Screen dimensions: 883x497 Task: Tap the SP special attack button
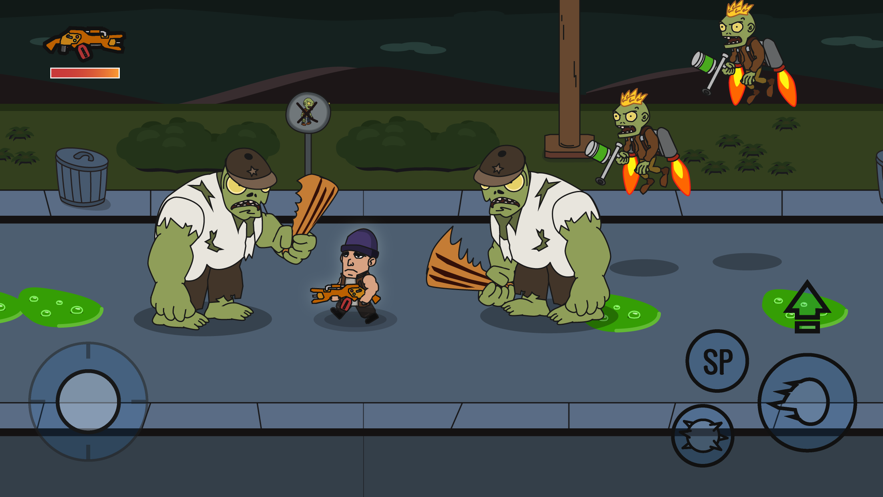tap(717, 361)
